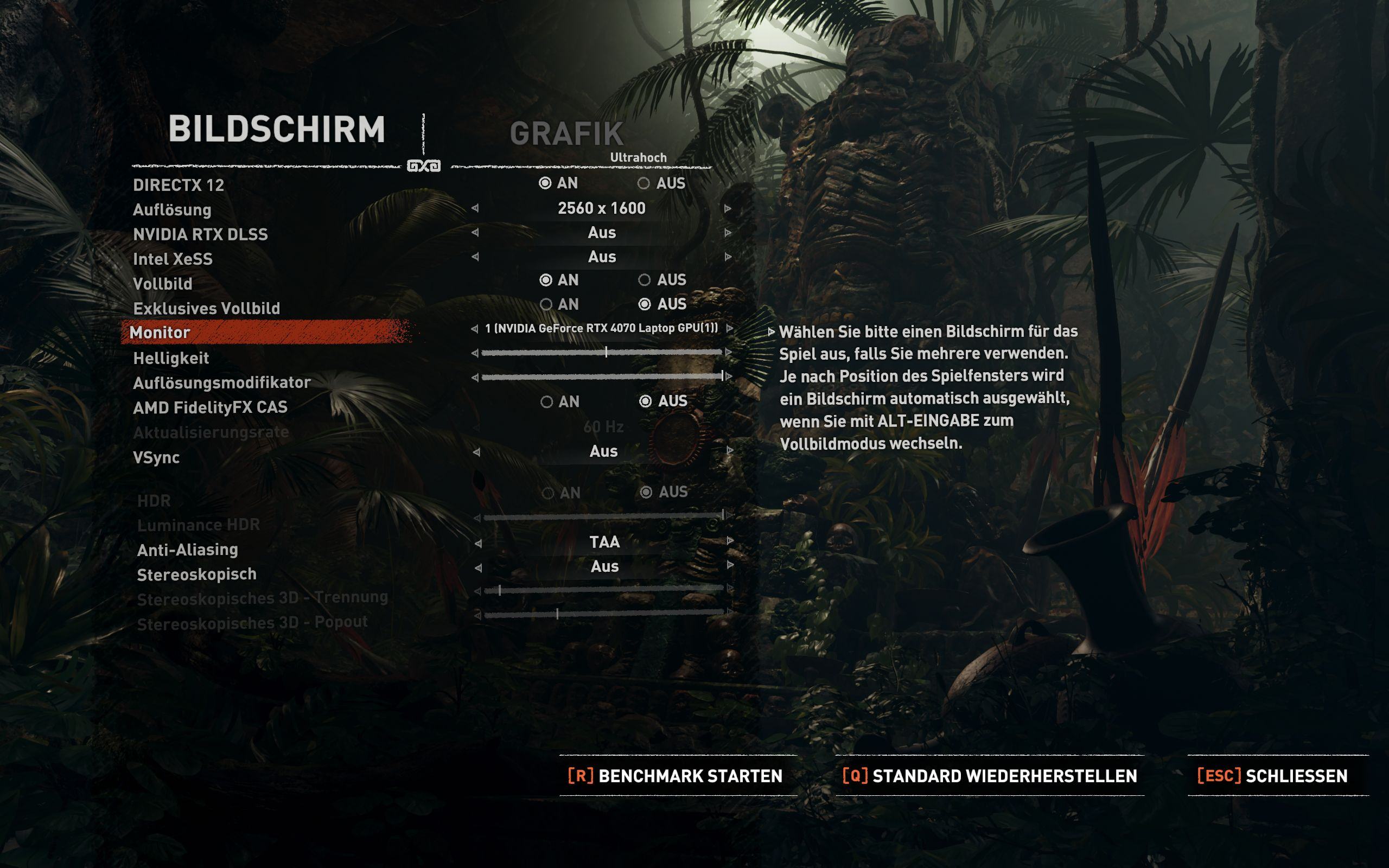Viewport: 1389px width, 868px height.
Task: Select the Monitor menu row
Action: coord(267,333)
